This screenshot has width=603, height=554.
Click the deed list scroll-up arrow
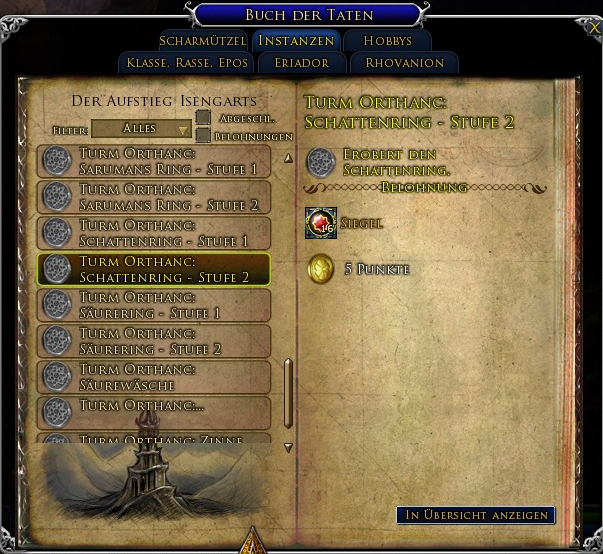(x=289, y=158)
